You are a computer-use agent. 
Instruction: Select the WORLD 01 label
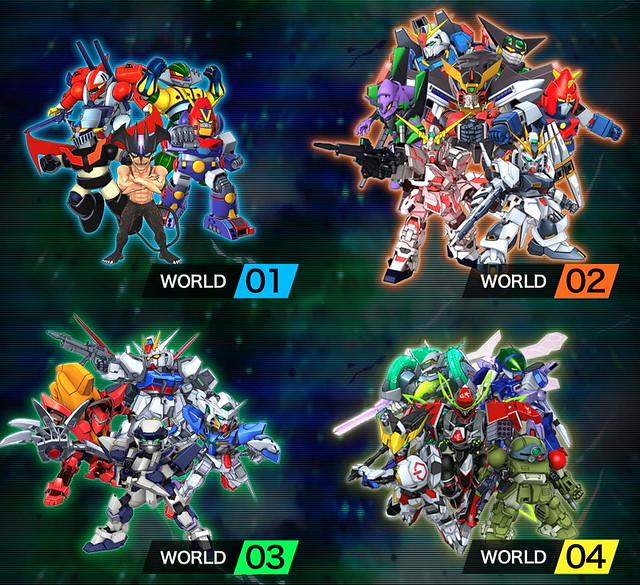[x=222, y=280]
